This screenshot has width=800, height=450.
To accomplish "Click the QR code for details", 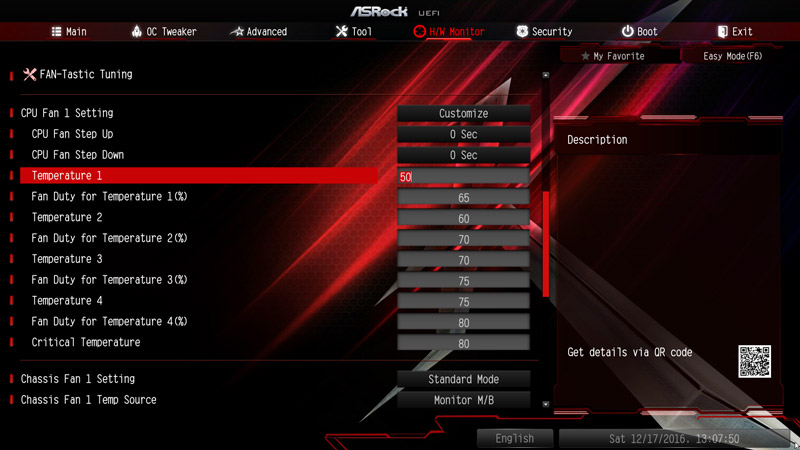I will 755,360.
